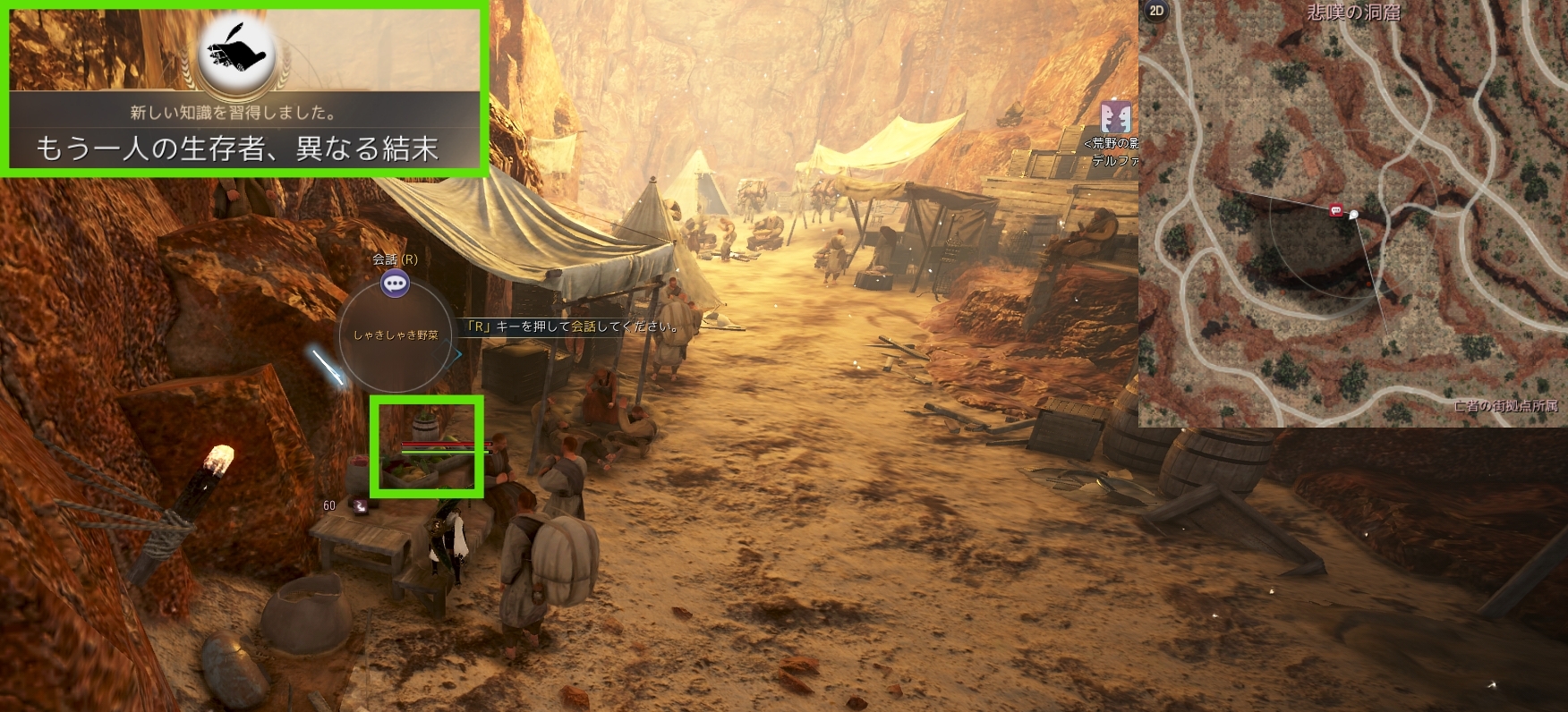
Task: Click the new knowledge notification banner
Action: 243,129
